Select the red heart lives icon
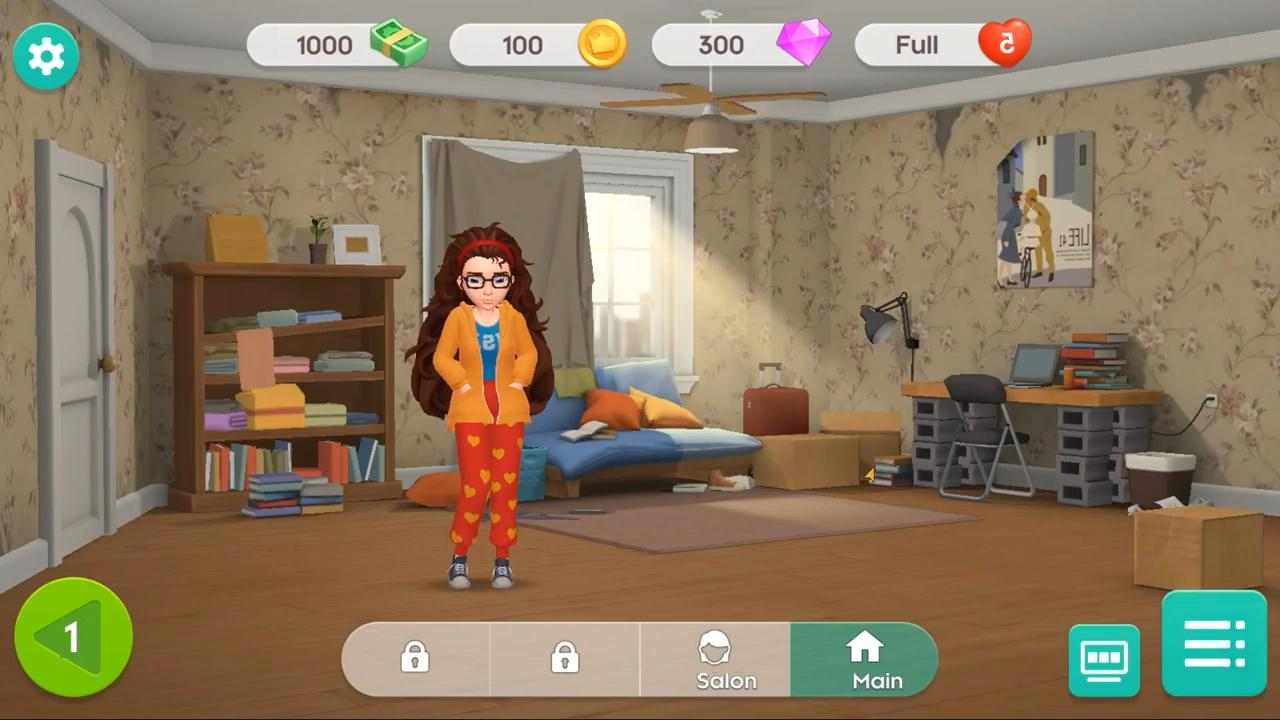 click(x=1004, y=44)
